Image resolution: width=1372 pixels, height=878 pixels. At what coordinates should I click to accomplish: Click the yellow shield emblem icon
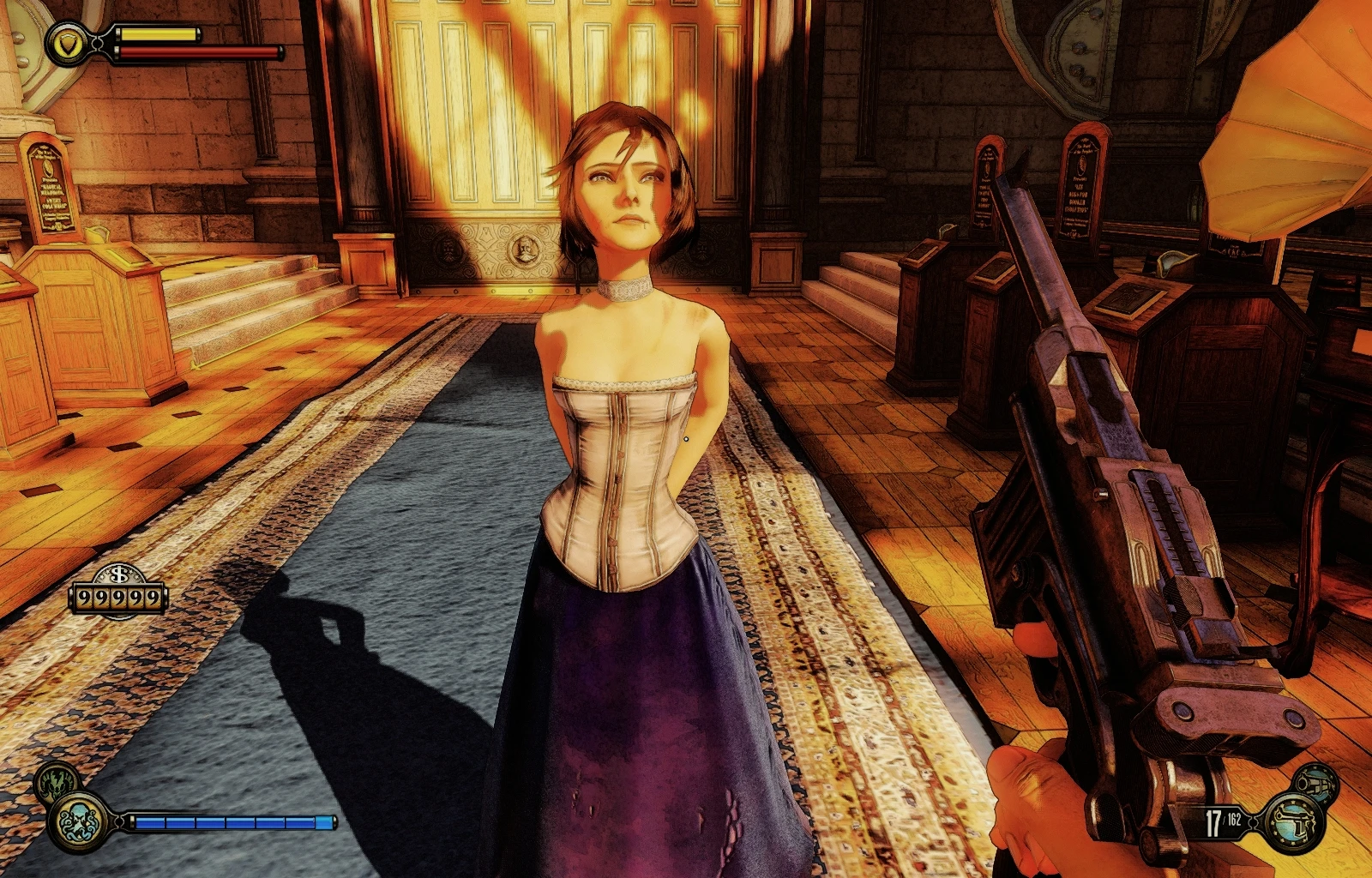pyautogui.click(x=68, y=43)
